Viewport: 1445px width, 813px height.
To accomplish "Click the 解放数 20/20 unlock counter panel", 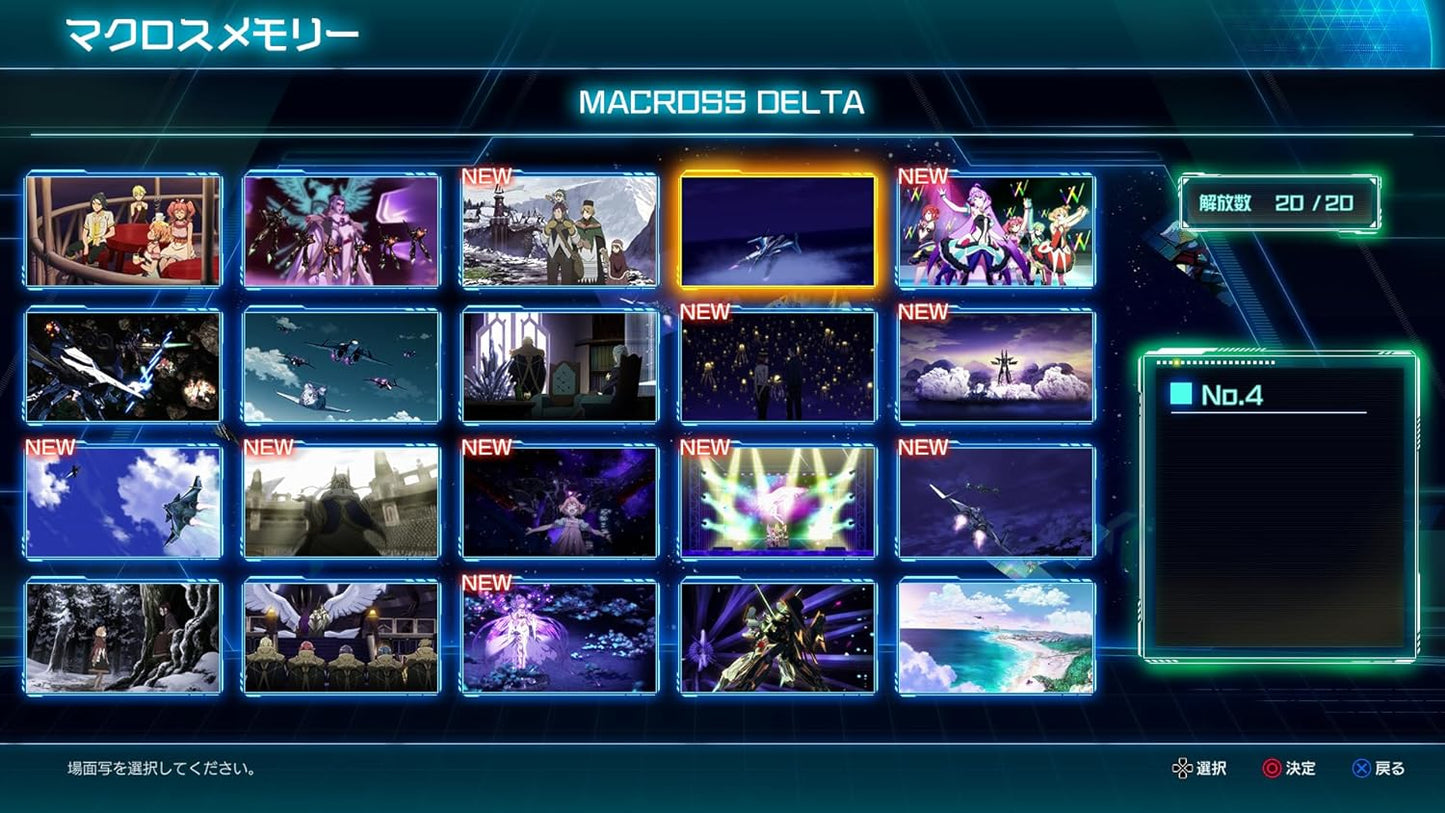I will (x=1277, y=200).
